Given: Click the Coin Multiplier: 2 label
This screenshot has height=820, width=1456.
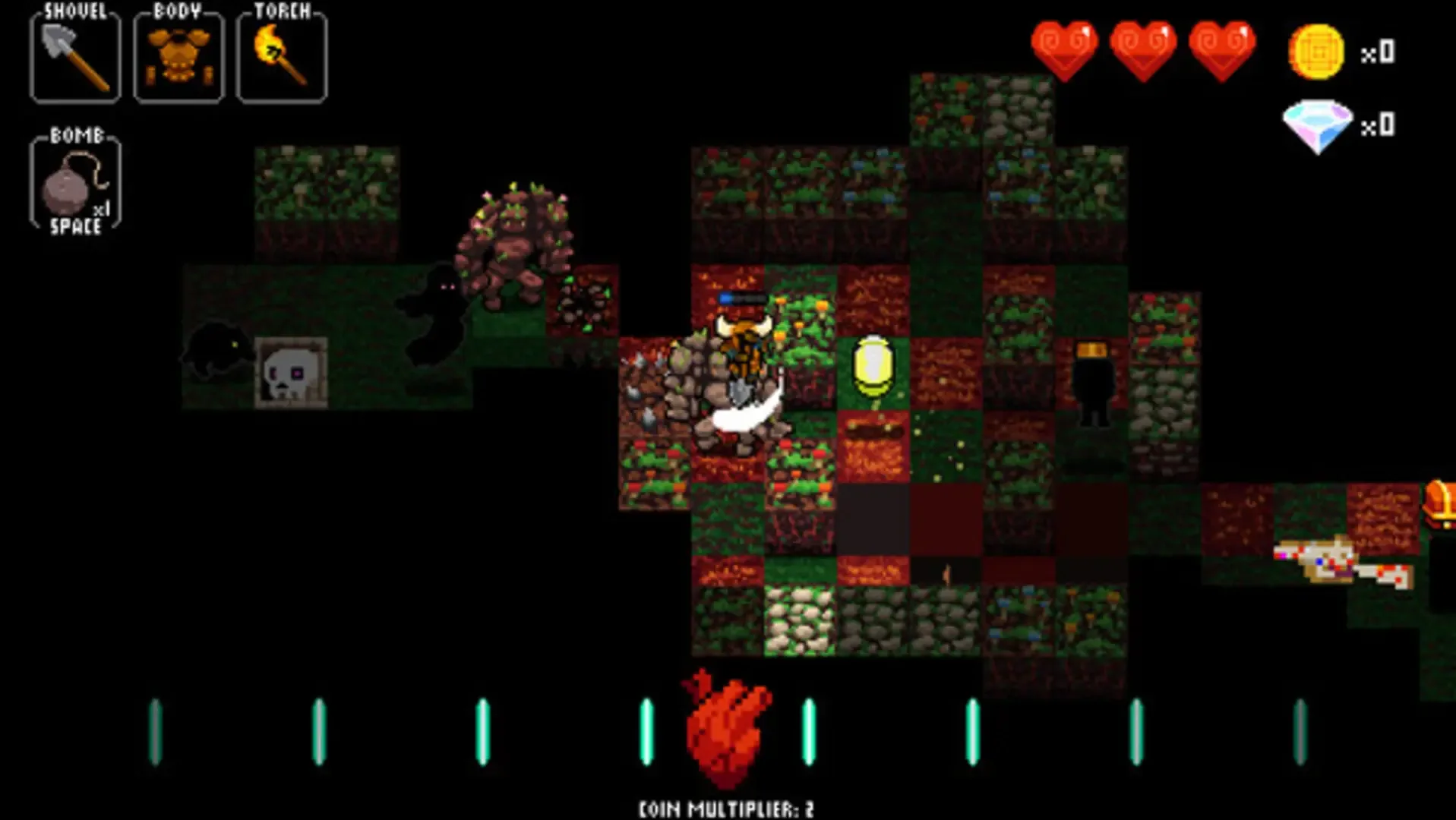Looking at the screenshot, I should point(724,807).
